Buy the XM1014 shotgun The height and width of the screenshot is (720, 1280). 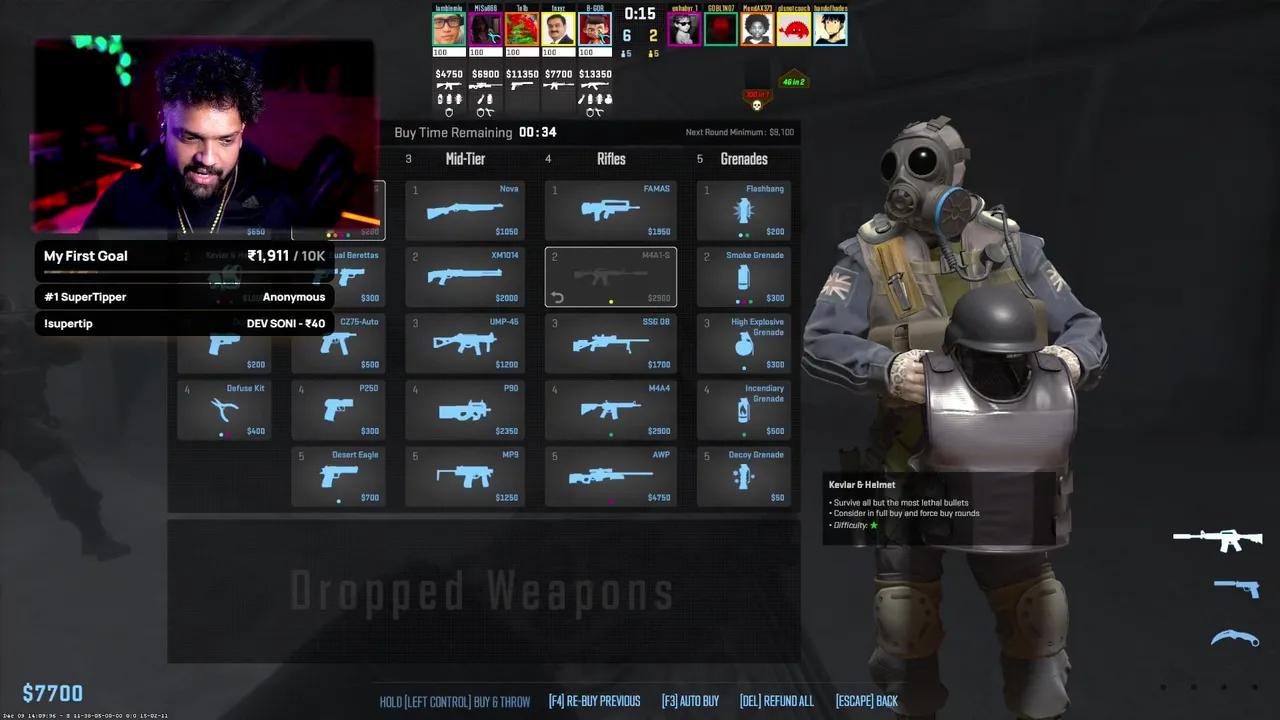click(x=465, y=277)
